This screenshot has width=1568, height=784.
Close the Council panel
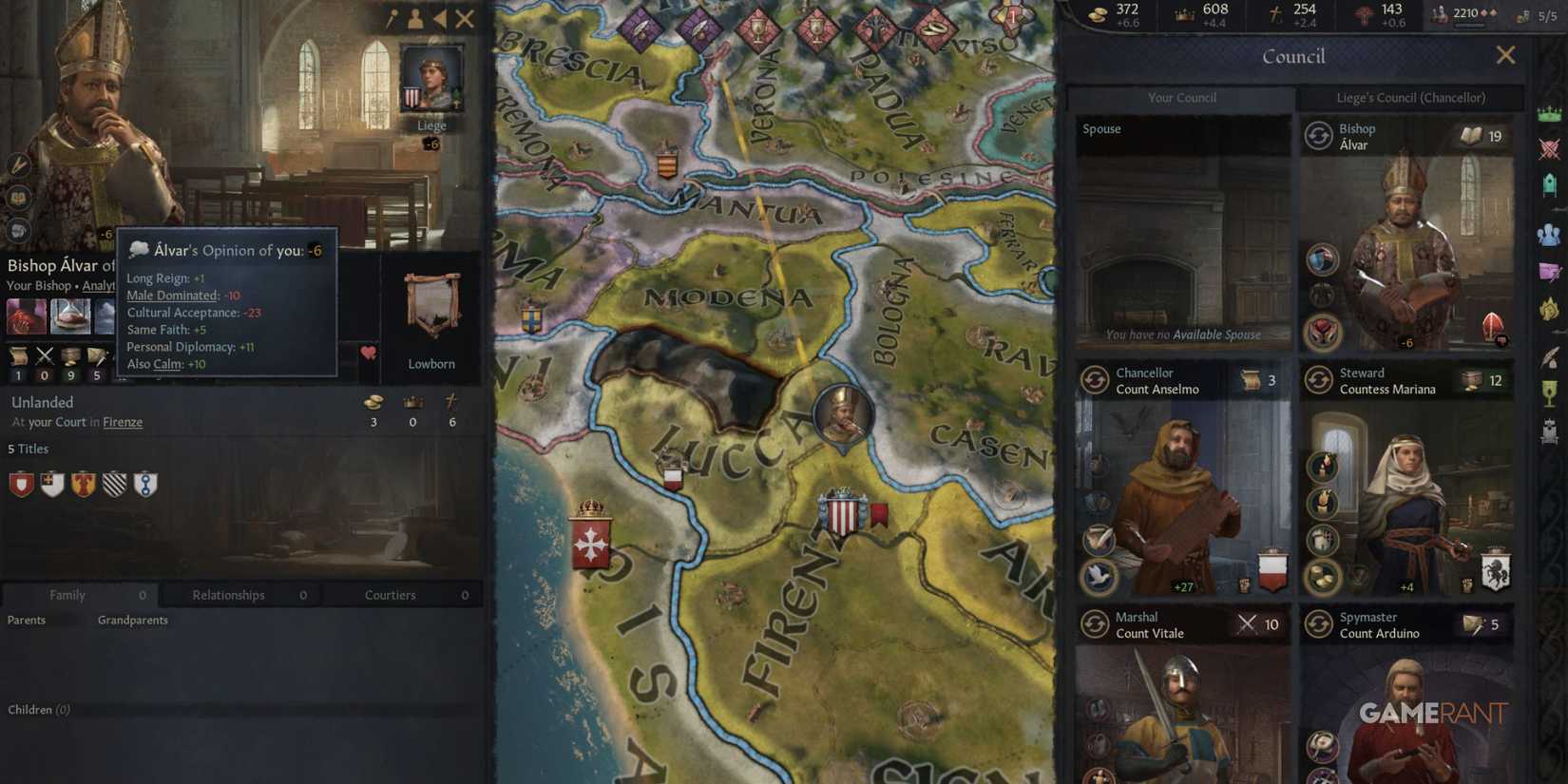[x=1506, y=55]
